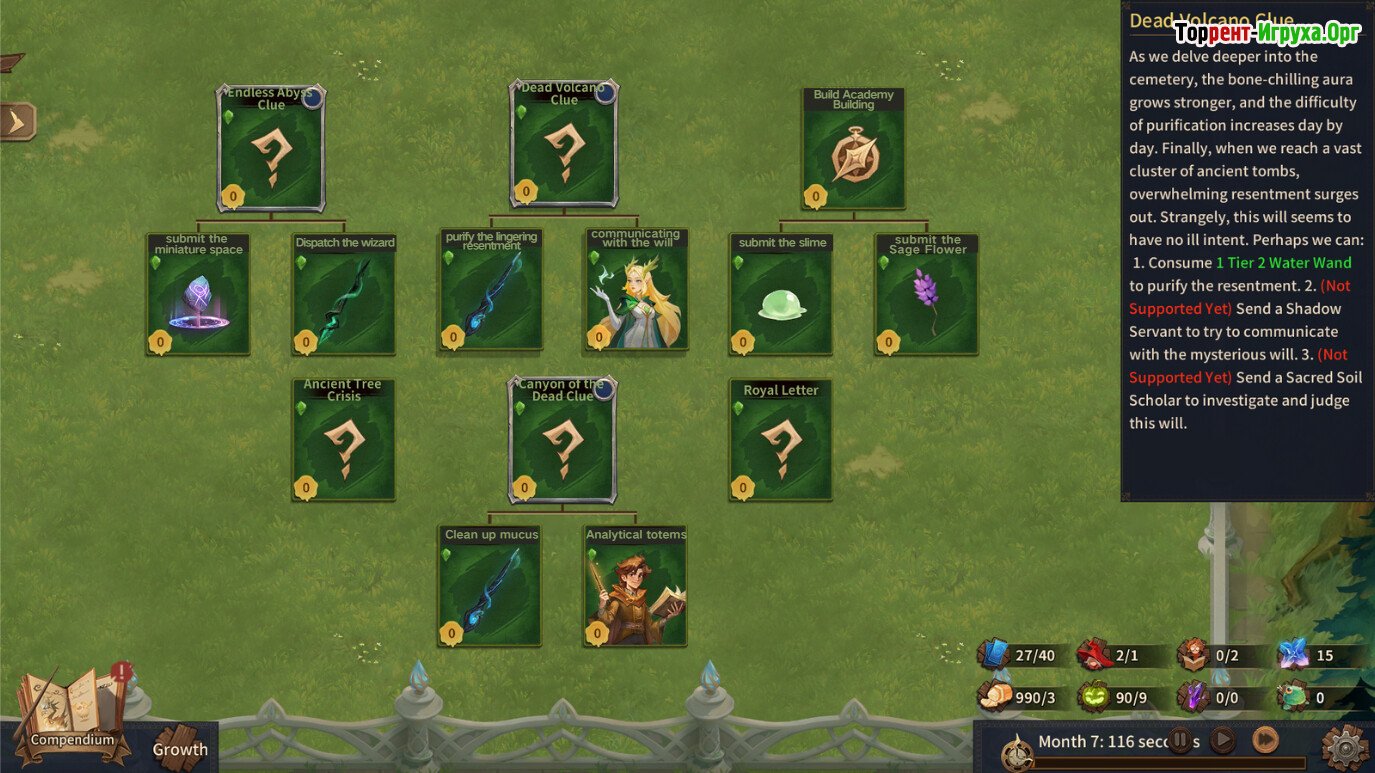This screenshot has height=773, width=1375.
Task: Select Canyon of the Dead Clue card
Action: [x=563, y=440]
